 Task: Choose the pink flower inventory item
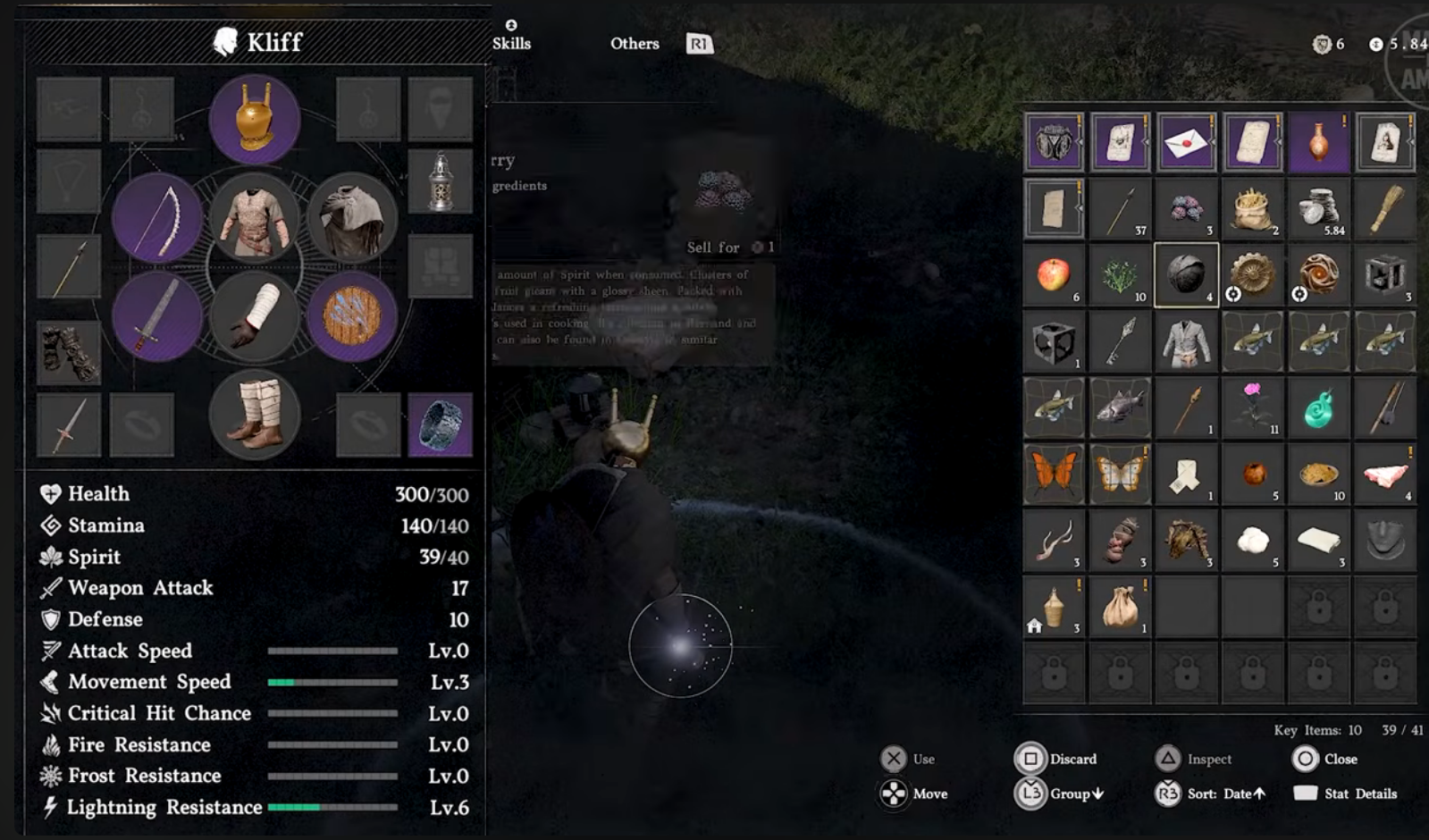[x=1252, y=407]
